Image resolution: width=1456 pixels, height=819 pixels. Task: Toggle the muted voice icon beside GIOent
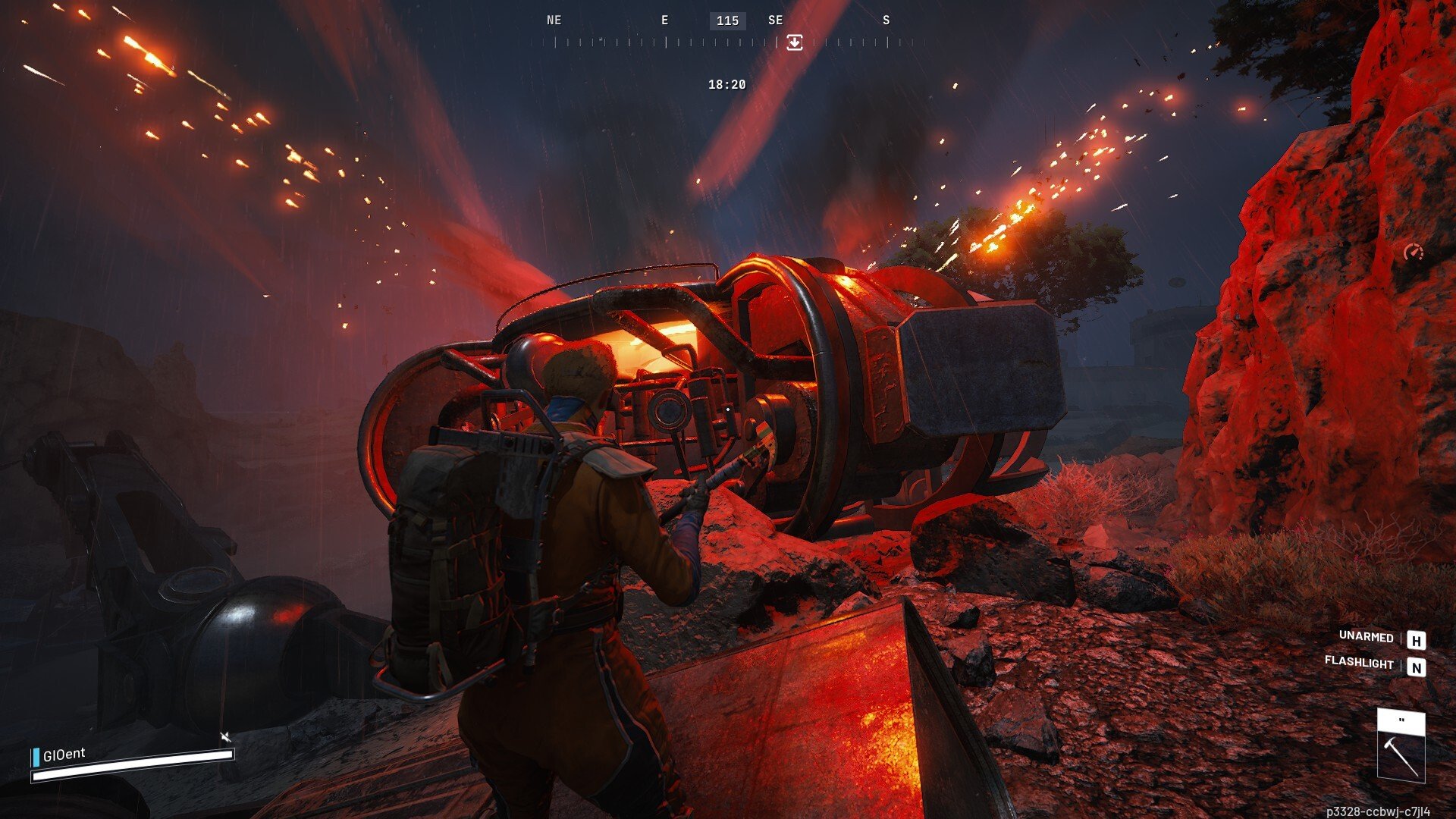tap(225, 736)
